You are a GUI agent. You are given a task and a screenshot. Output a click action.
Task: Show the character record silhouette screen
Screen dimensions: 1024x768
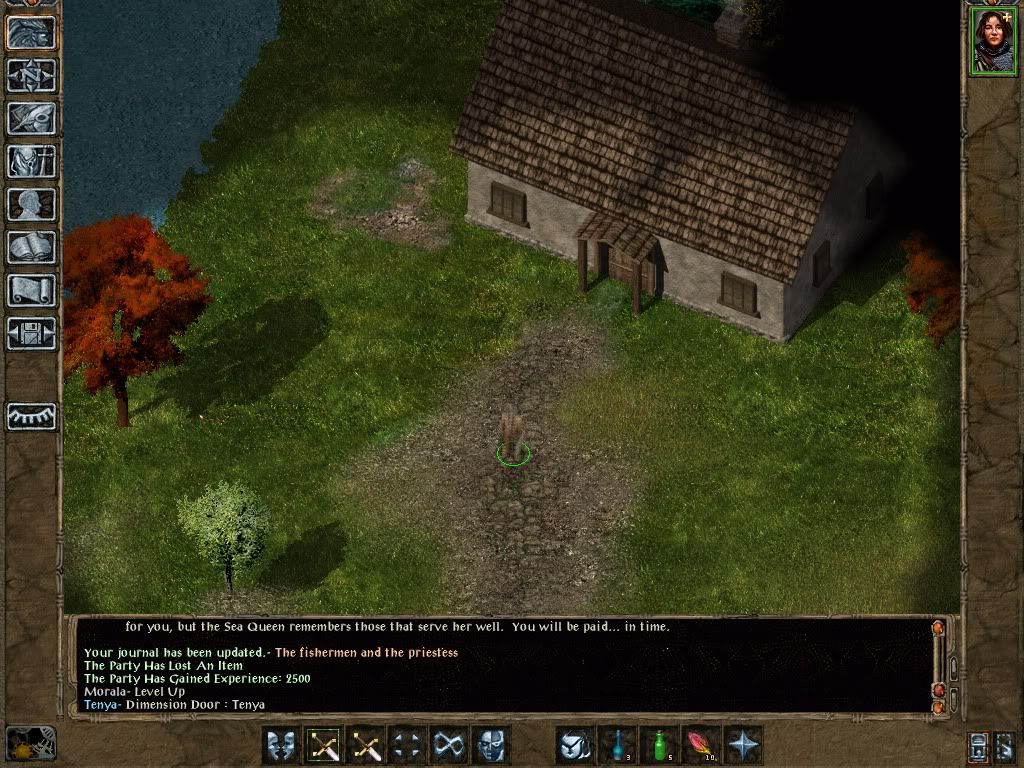[31, 204]
